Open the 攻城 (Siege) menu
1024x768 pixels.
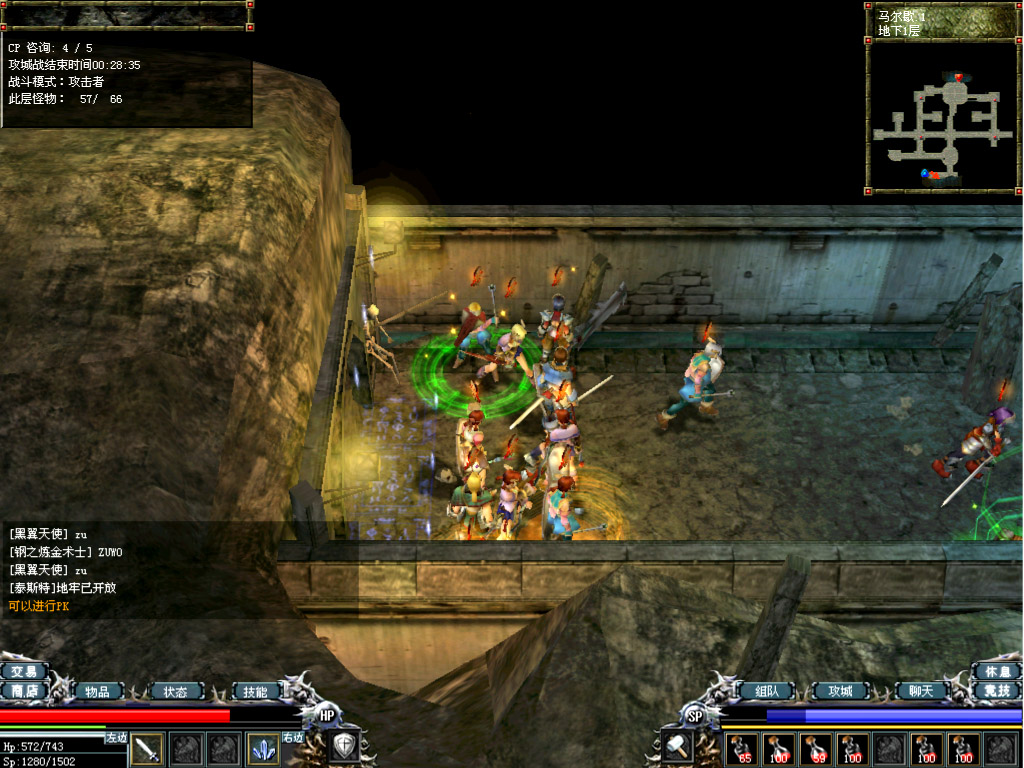840,691
